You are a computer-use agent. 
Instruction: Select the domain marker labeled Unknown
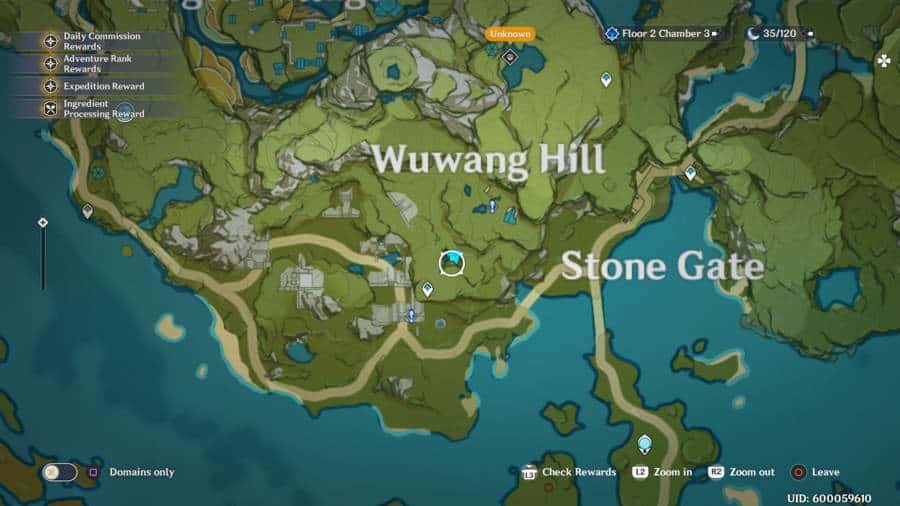point(510,56)
